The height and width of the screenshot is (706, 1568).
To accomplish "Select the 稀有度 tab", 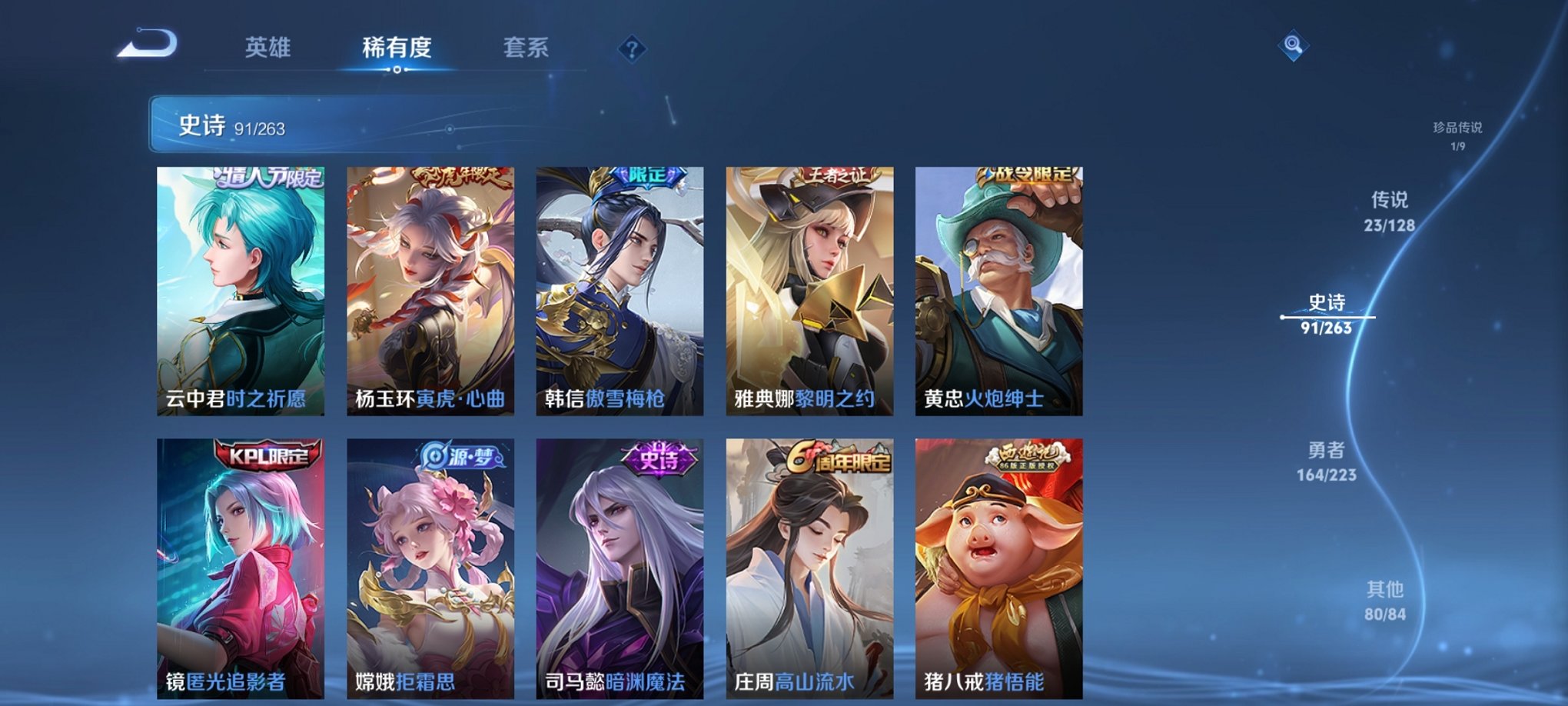I will point(395,48).
